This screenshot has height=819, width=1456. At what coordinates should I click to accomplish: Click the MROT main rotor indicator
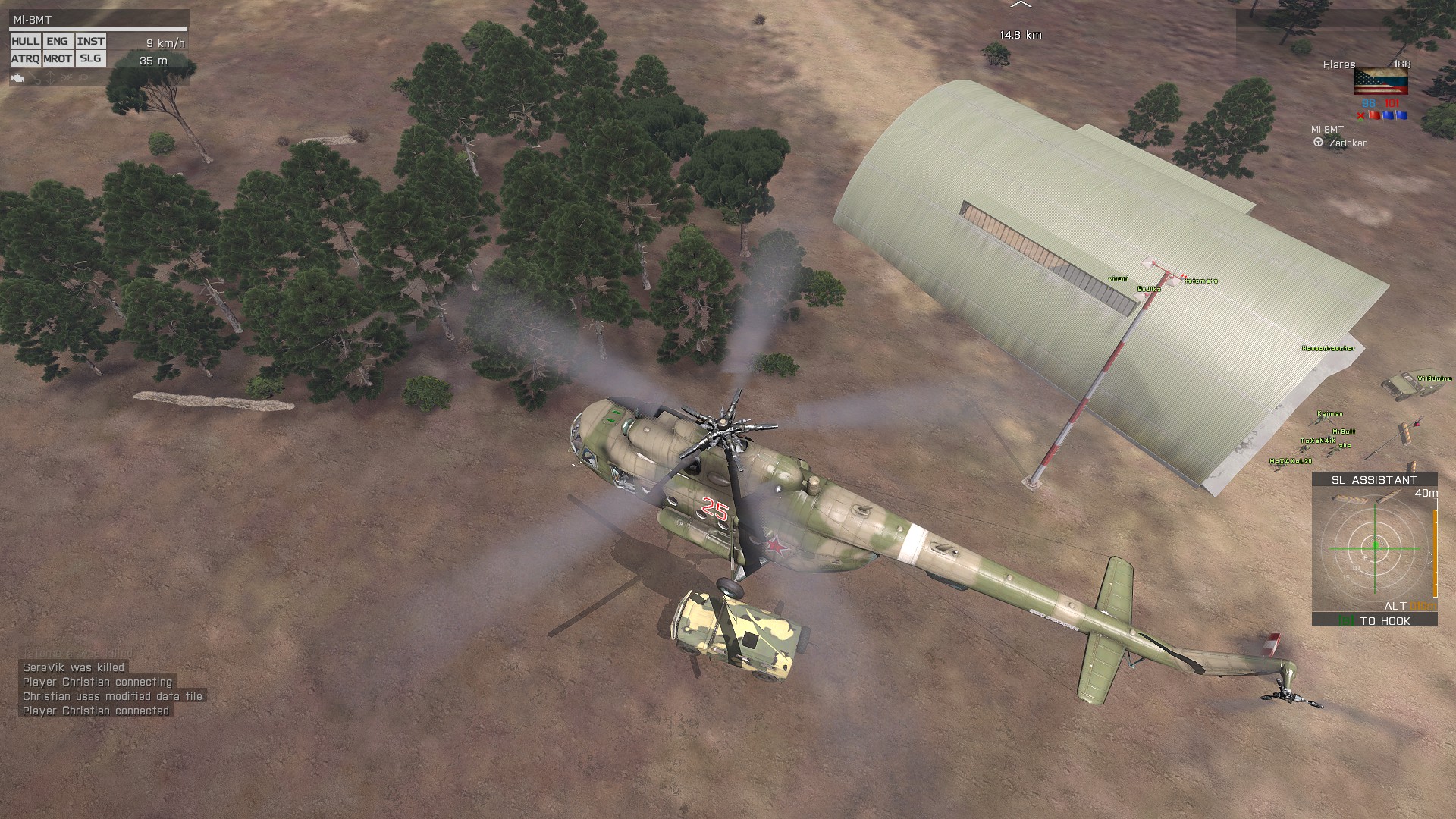(58, 58)
